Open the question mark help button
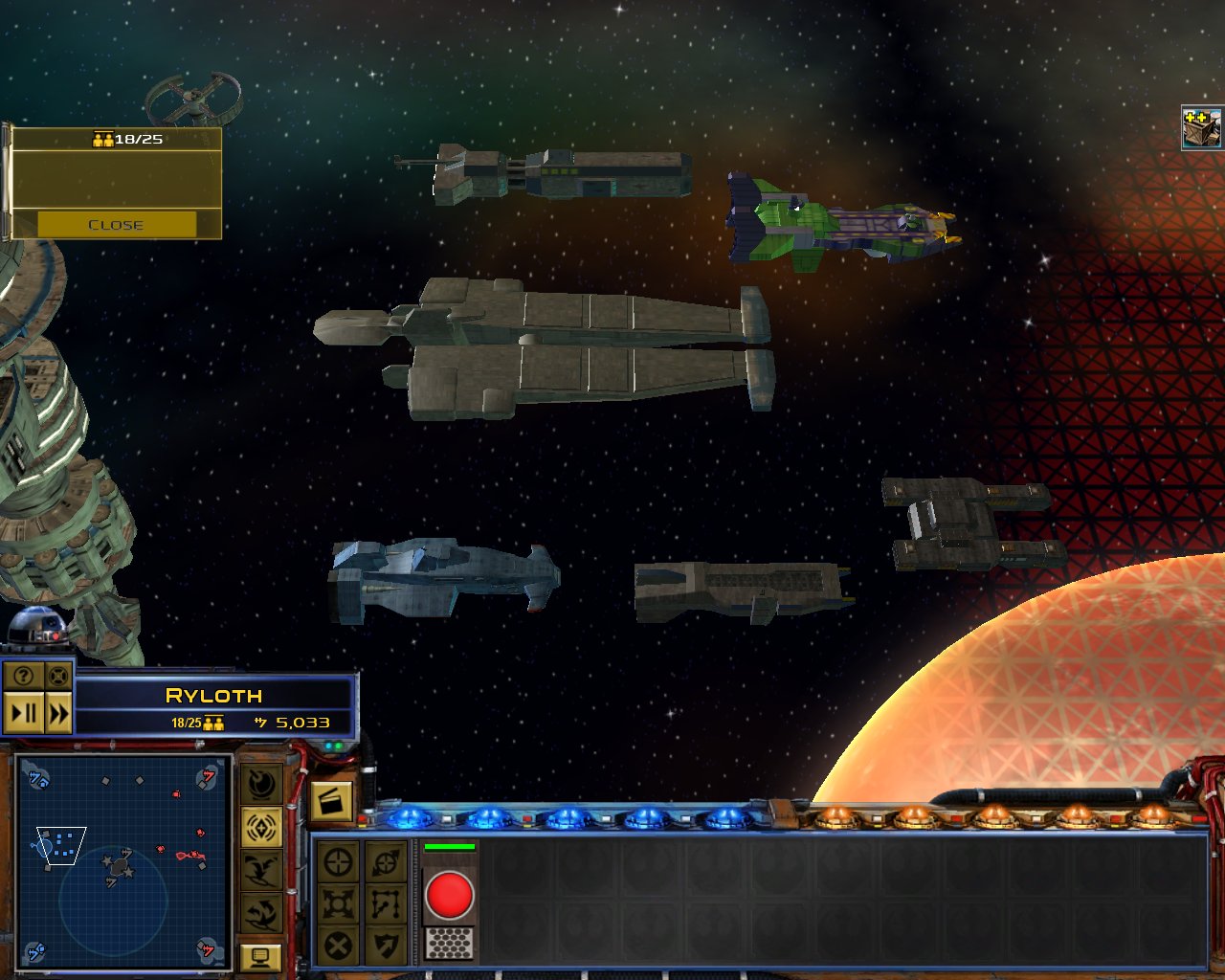This screenshot has height=980, width=1225. pos(24,677)
